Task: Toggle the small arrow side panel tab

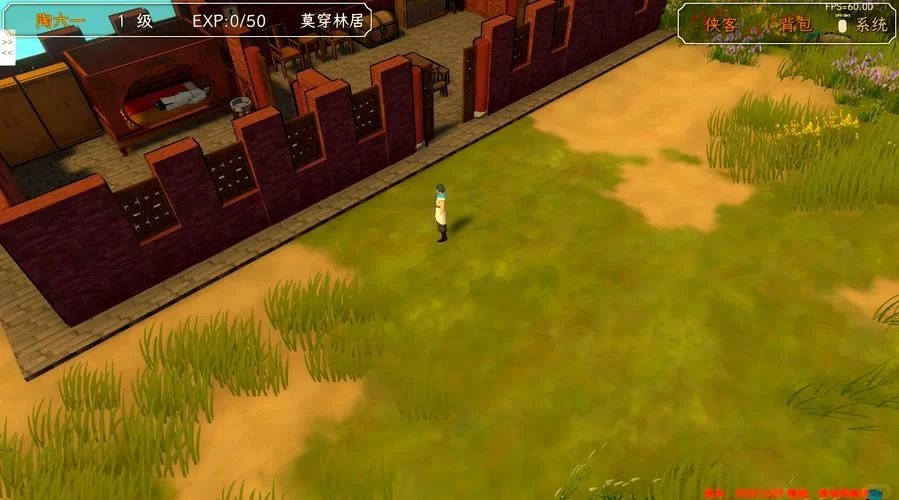Action: (6, 47)
